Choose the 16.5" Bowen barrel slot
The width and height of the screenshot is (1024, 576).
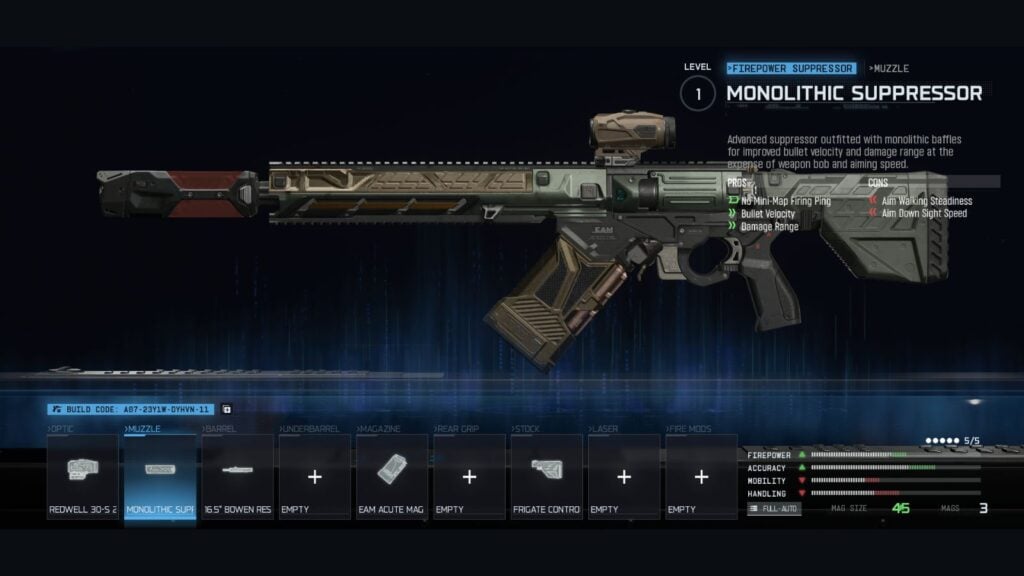[238, 476]
